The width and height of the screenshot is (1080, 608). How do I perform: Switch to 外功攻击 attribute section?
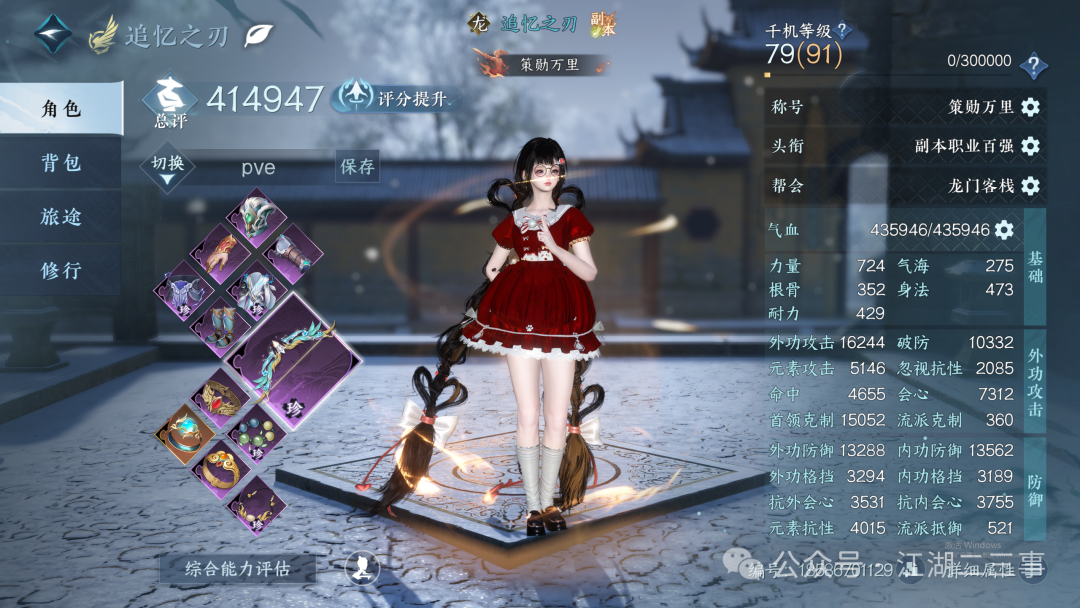tap(1035, 381)
